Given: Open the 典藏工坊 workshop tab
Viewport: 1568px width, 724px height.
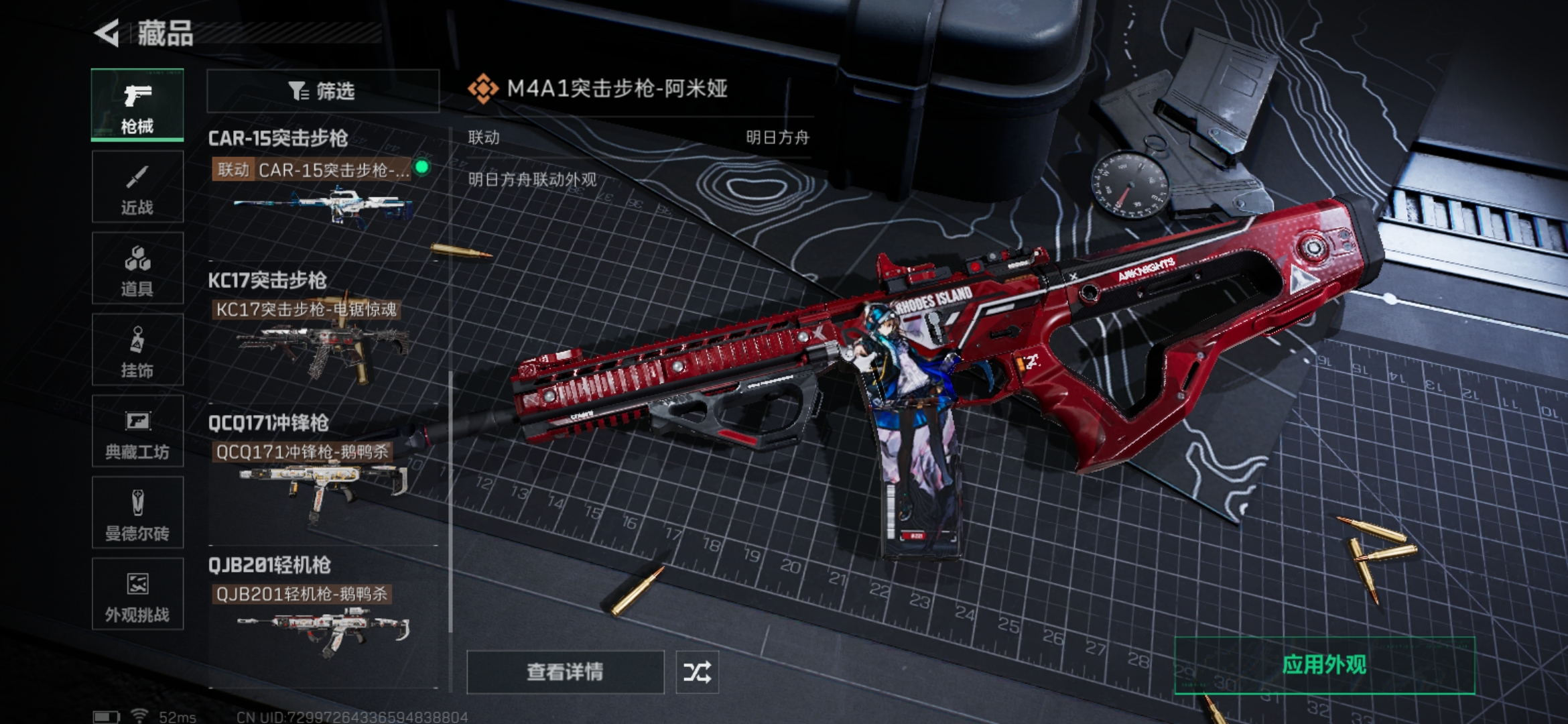Looking at the screenshot, I should (x=137, y=432).
